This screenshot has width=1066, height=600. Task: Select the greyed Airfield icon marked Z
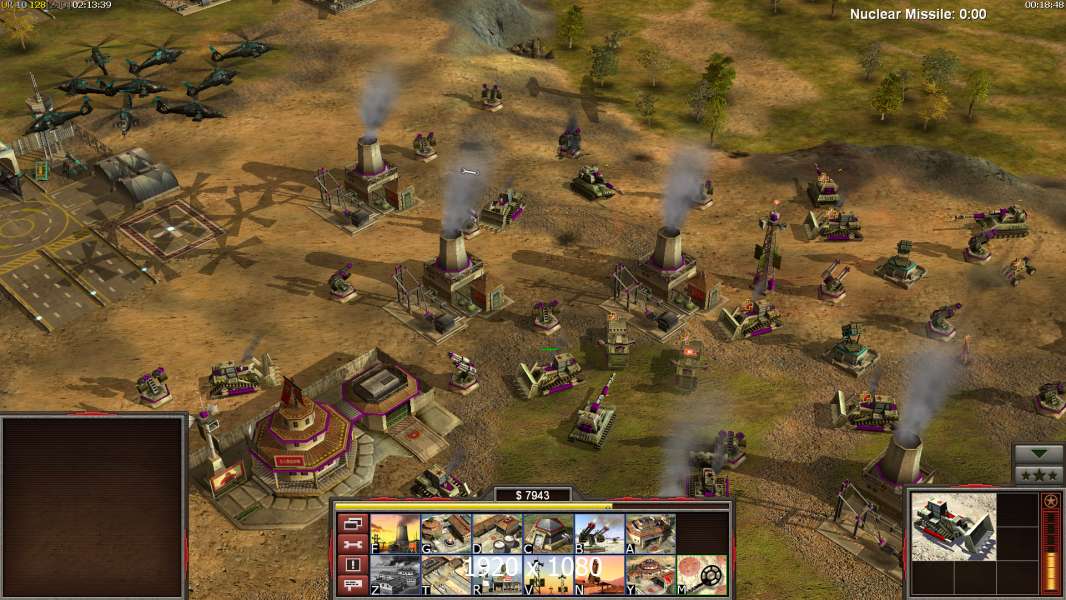point(395,575)
